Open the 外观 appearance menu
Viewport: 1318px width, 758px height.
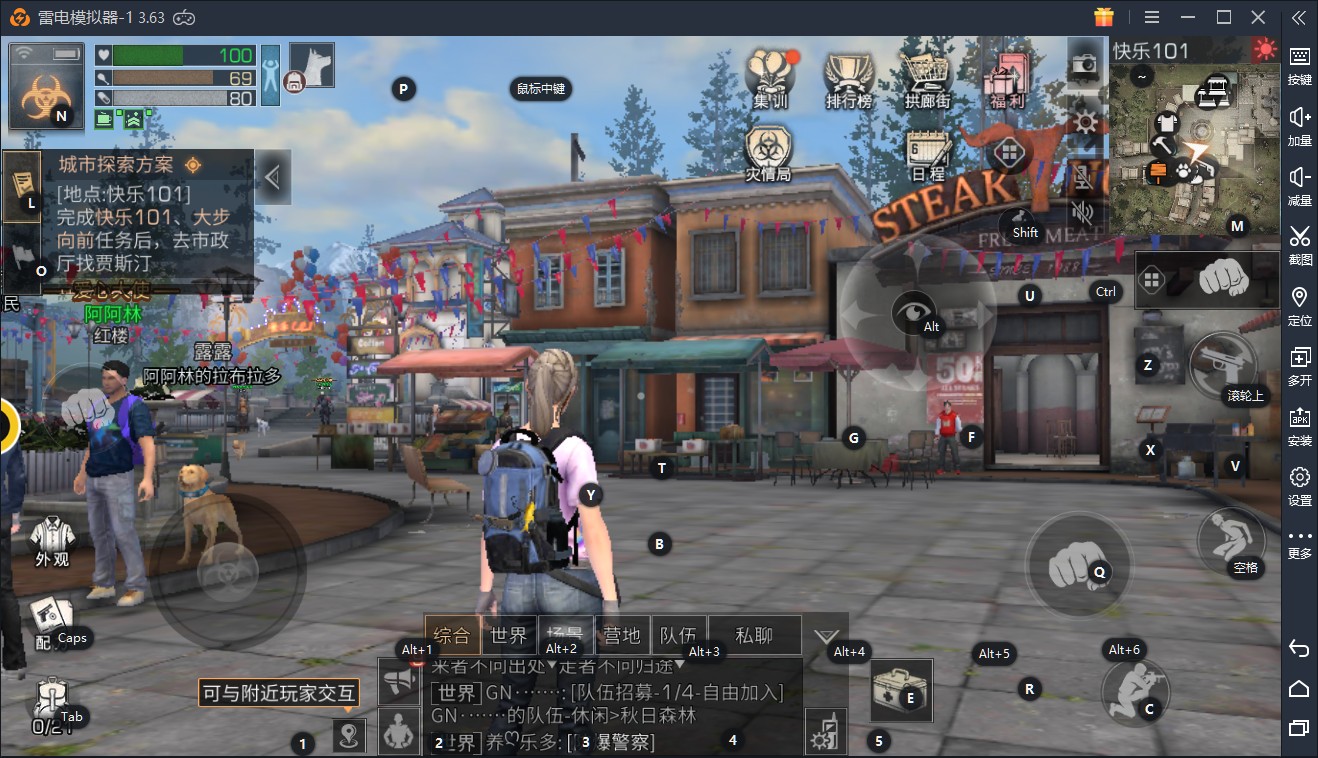point(52,542)
